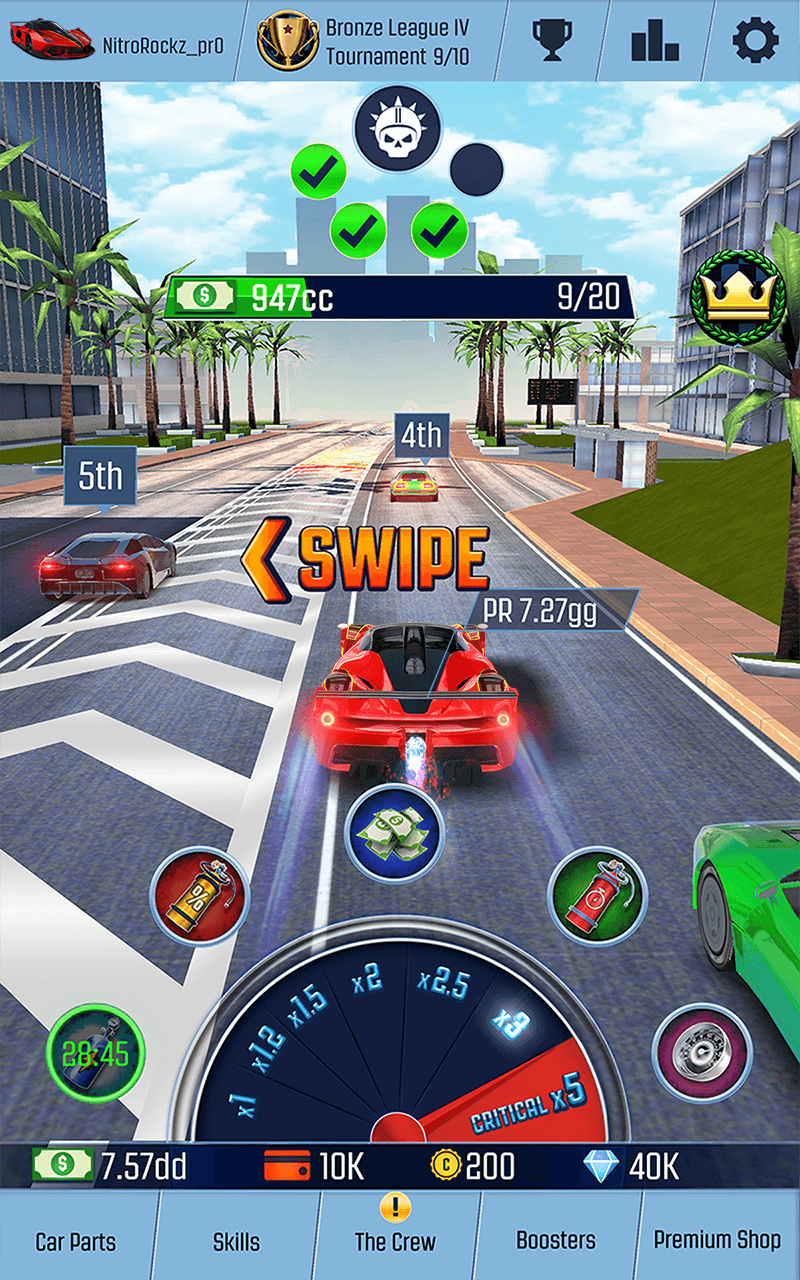Go to the Boosters tab
The height and width of the screenshot is (1280, 800).
coord(555,1241)
